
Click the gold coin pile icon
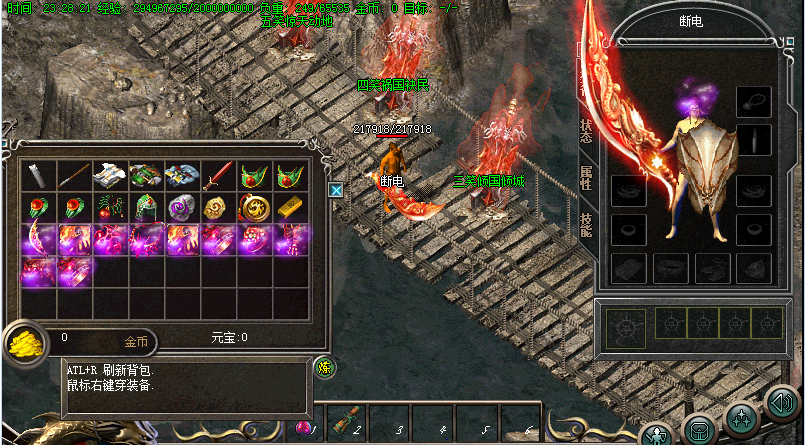click(23, 342)
